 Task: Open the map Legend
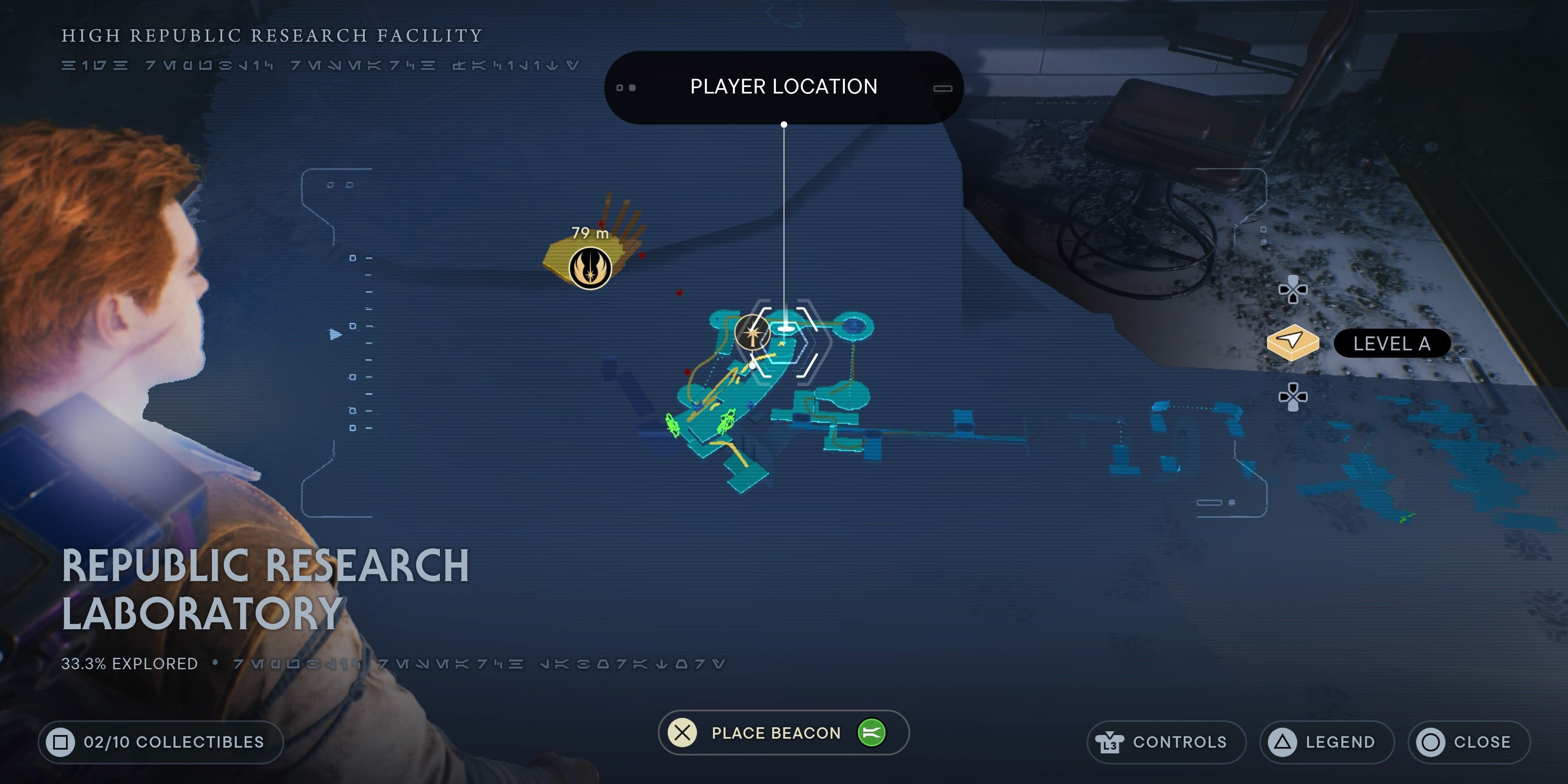(1326, 742)
